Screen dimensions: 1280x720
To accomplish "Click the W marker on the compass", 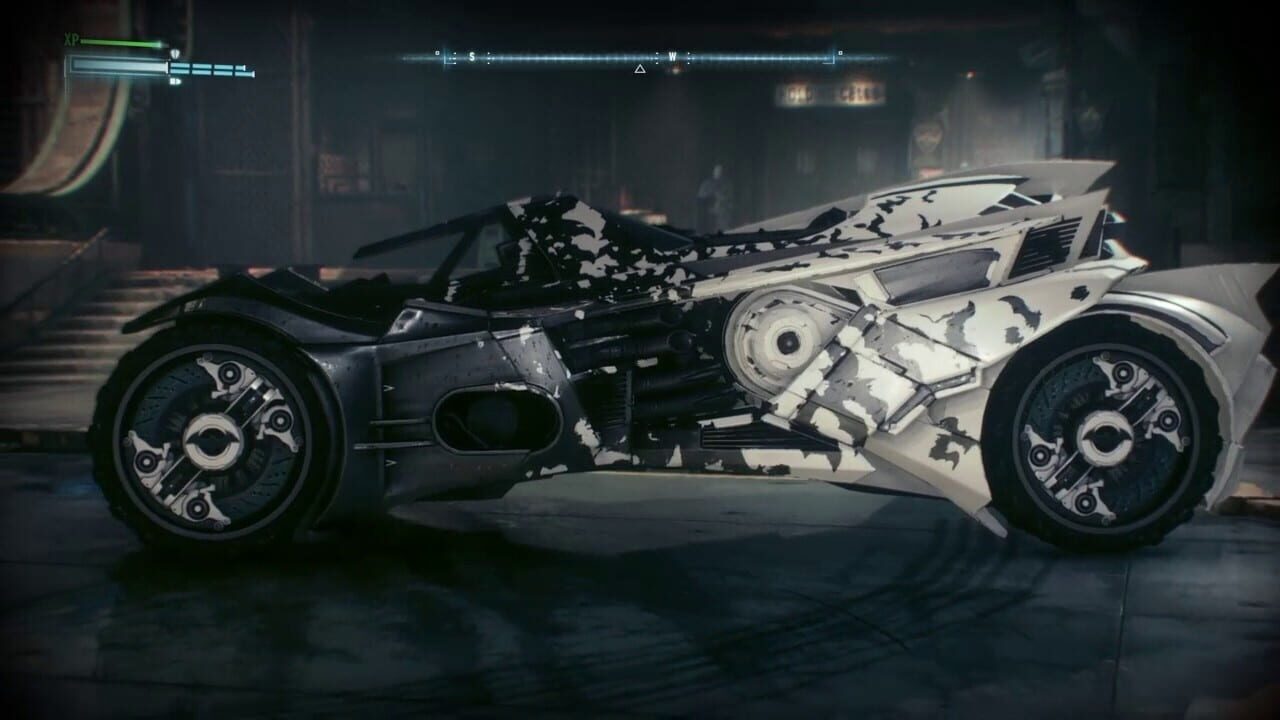I will click(x=672, y=56).
